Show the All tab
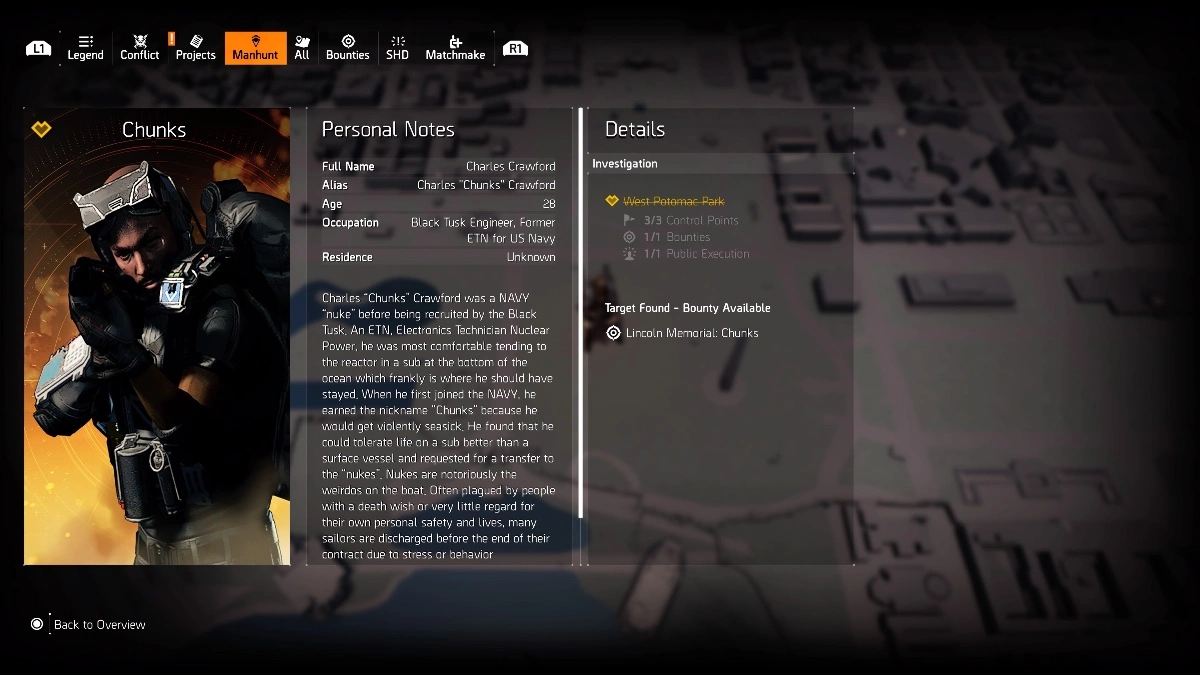Screen dimensions: 1200x675 click(302, 48)
